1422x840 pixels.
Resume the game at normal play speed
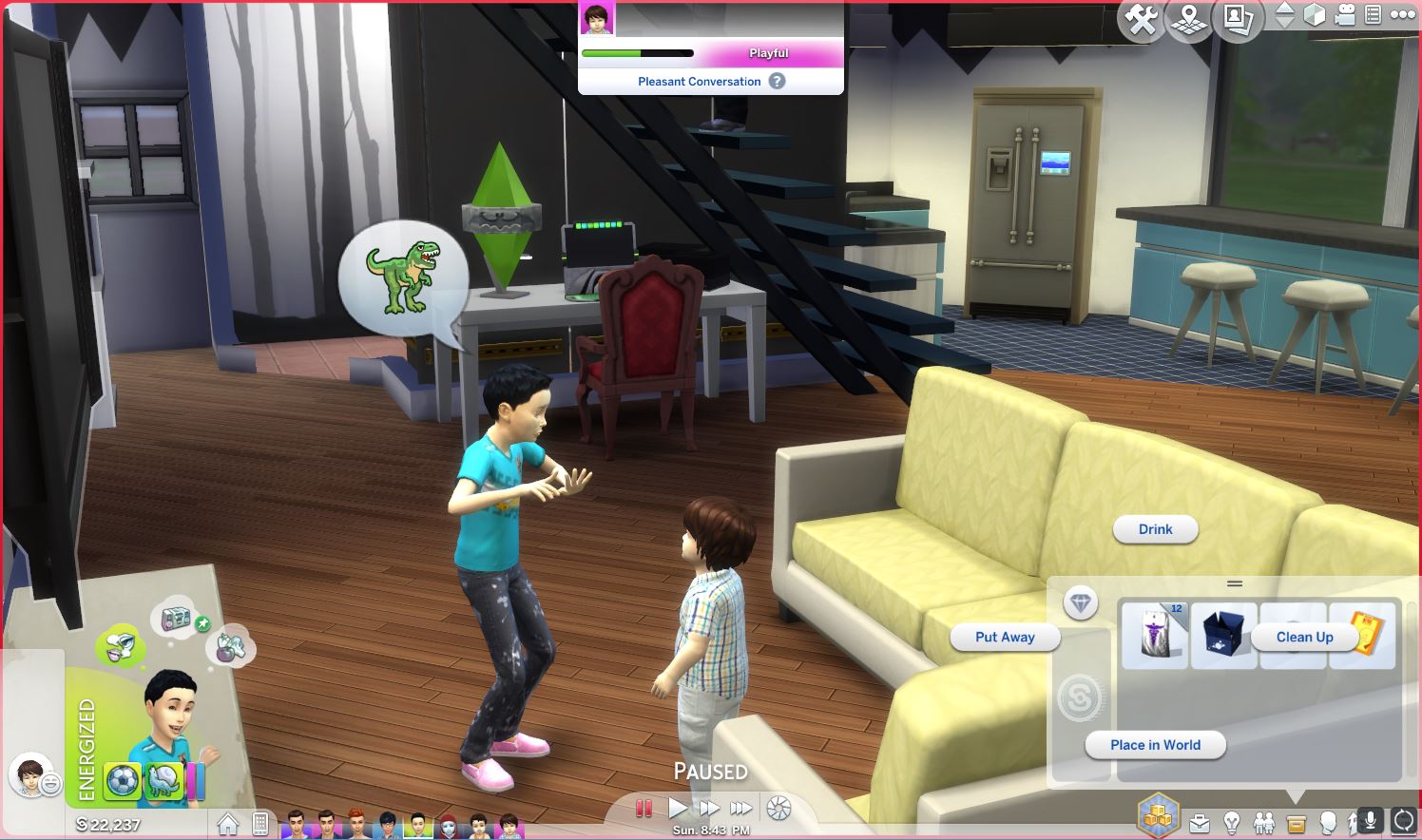coord(677,809)
